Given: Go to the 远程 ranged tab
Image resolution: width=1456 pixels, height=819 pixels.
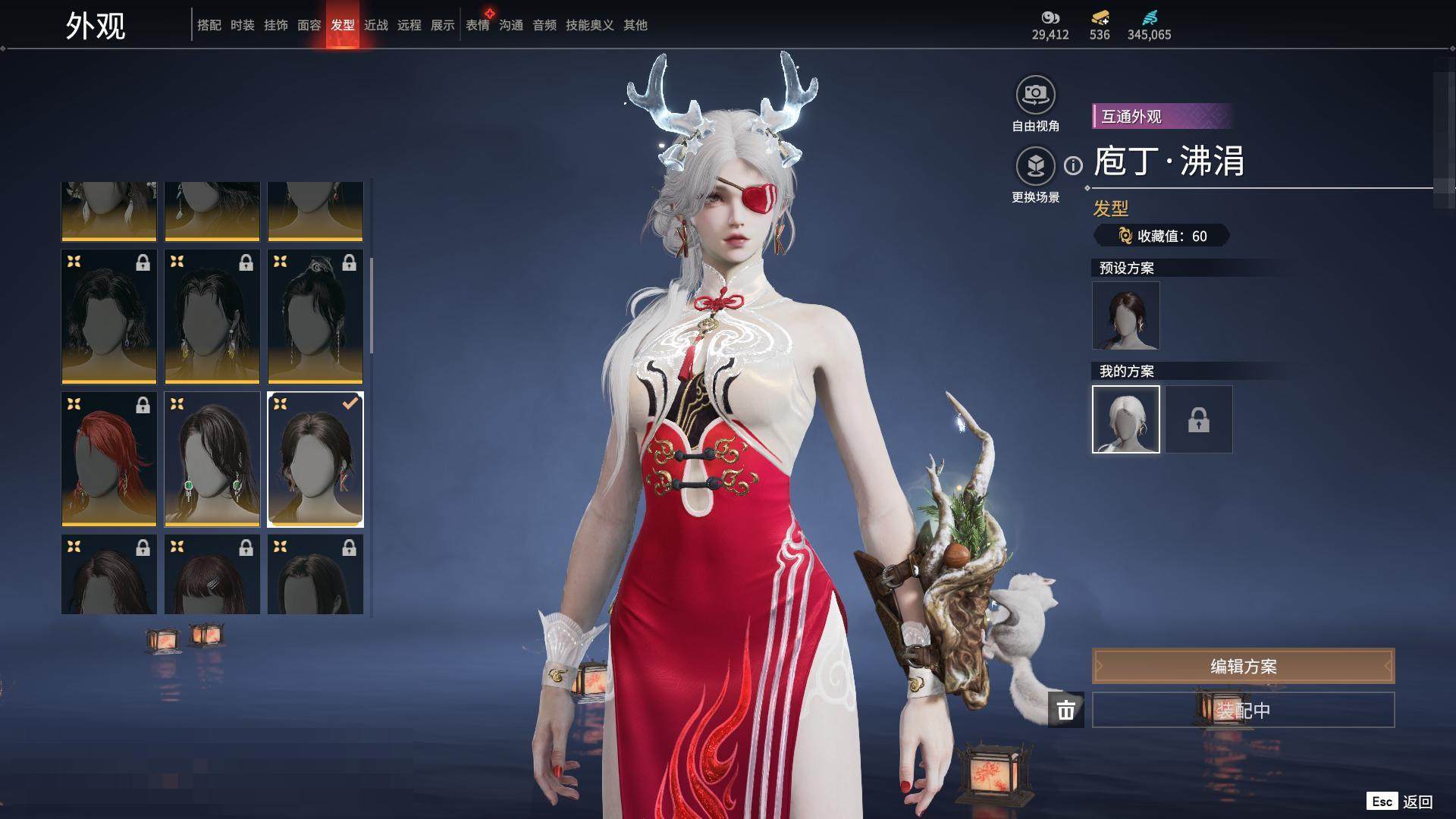Looking at the screenshot, I should (x=409, y=25).
